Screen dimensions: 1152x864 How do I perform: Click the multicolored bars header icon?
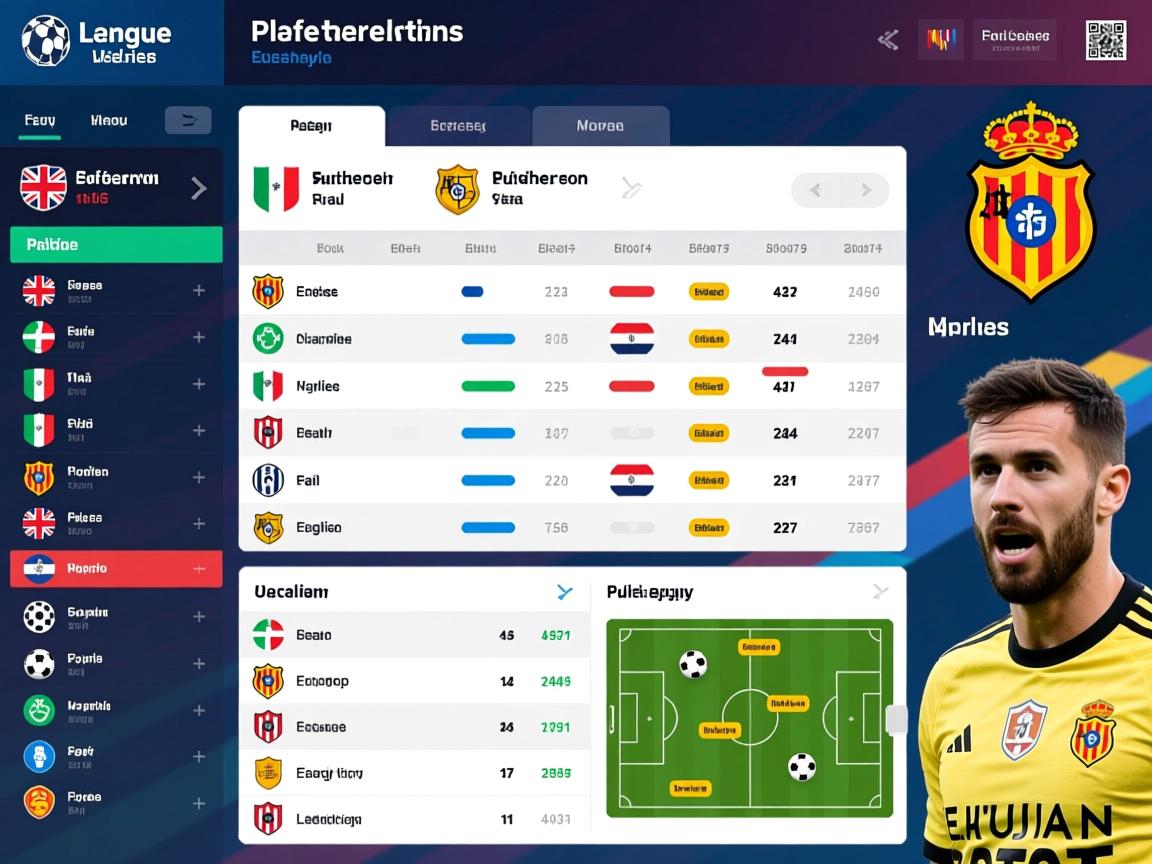point(940,40)
